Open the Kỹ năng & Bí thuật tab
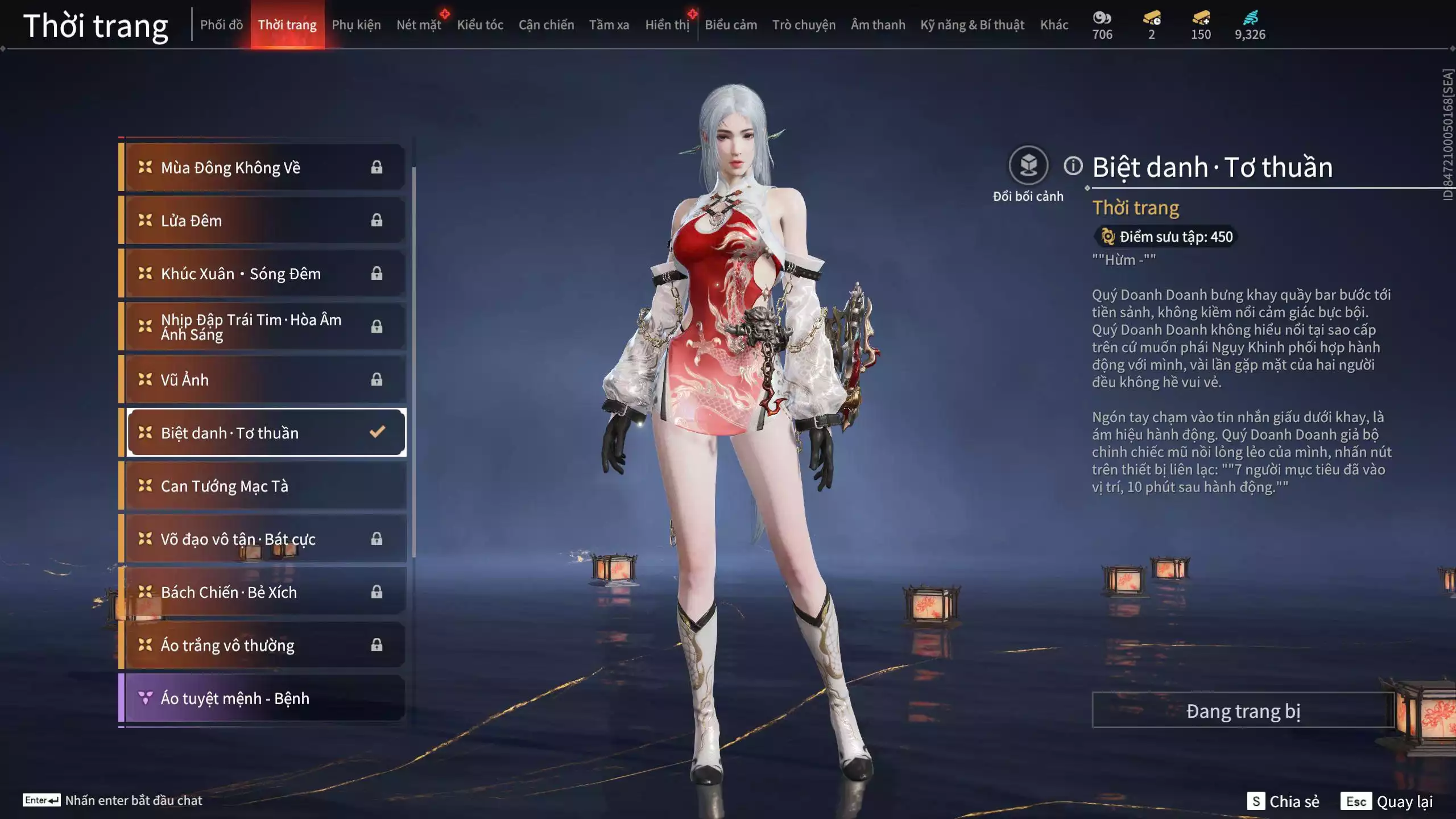1456x819 pixels. pyautogui.click(x=972, y=25)
